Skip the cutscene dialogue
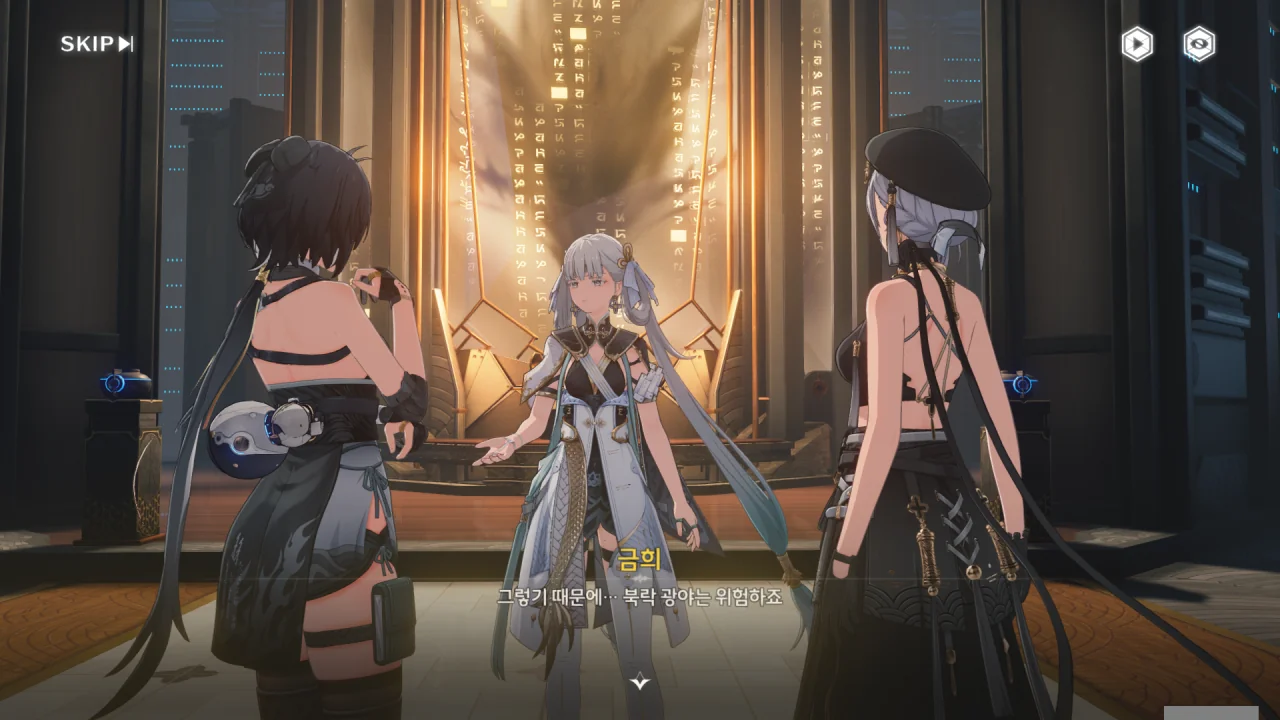 97,44
